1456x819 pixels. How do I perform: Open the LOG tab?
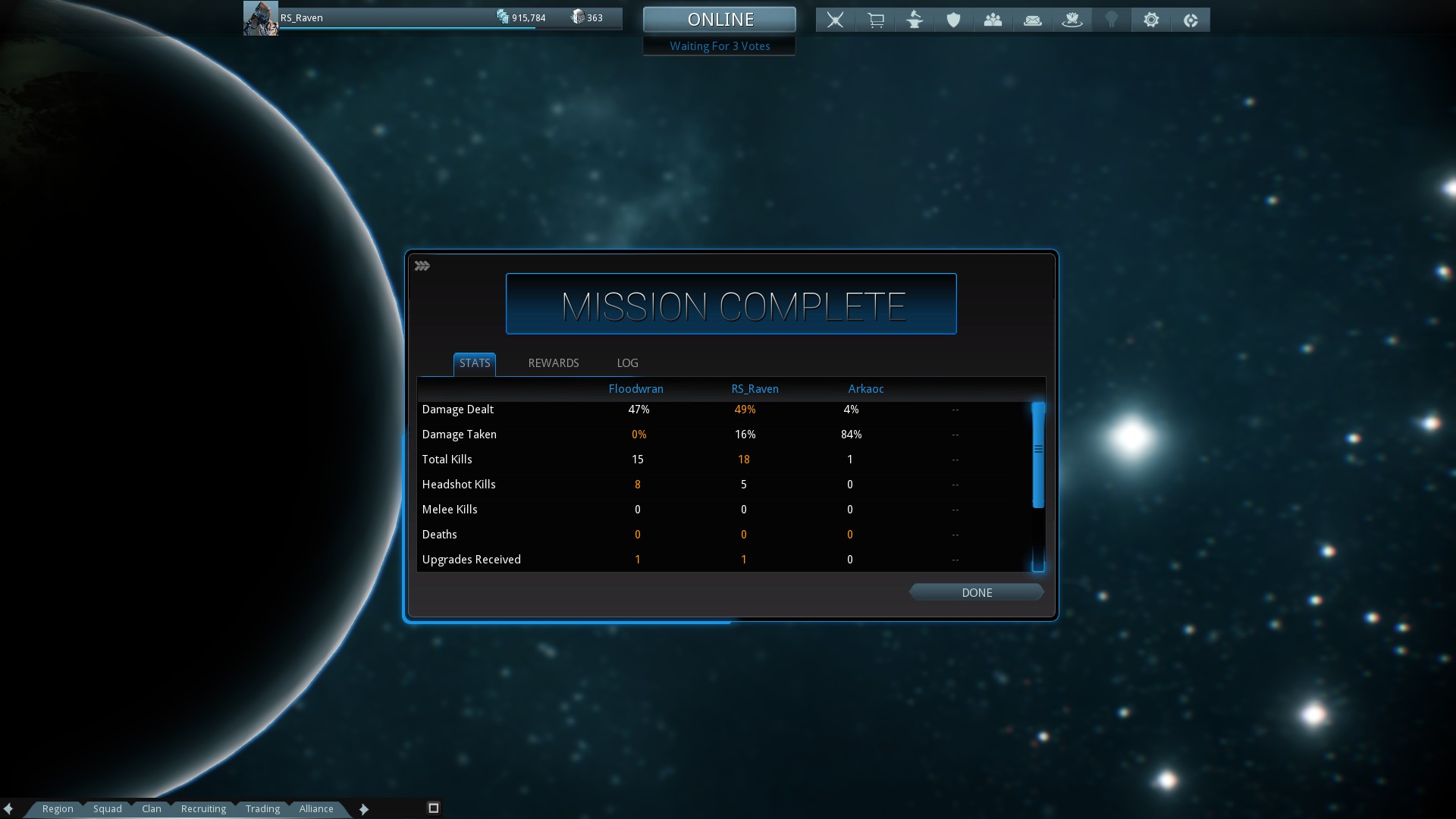627,363
